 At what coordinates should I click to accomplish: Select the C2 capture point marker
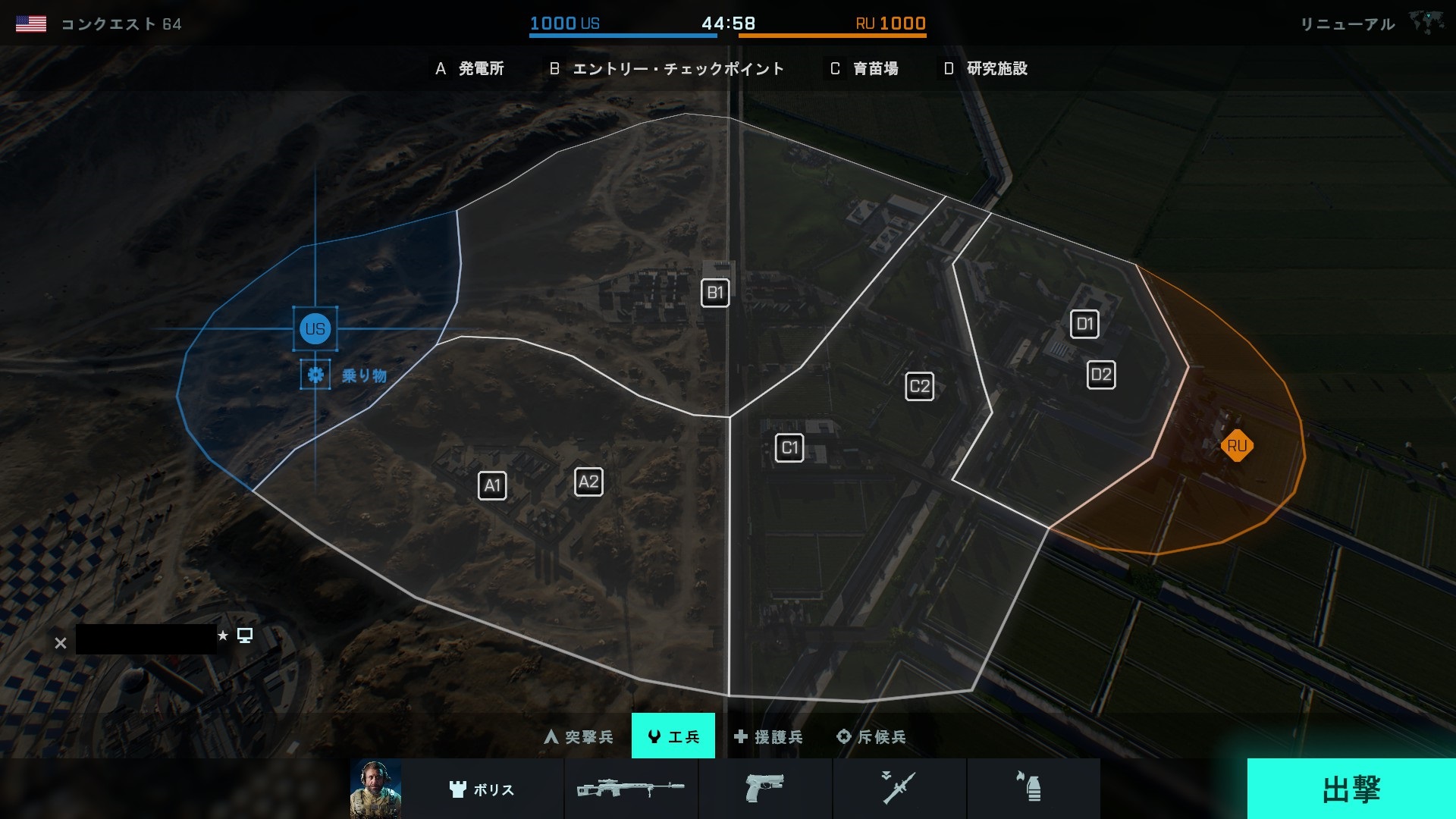[x=919, y=386]
